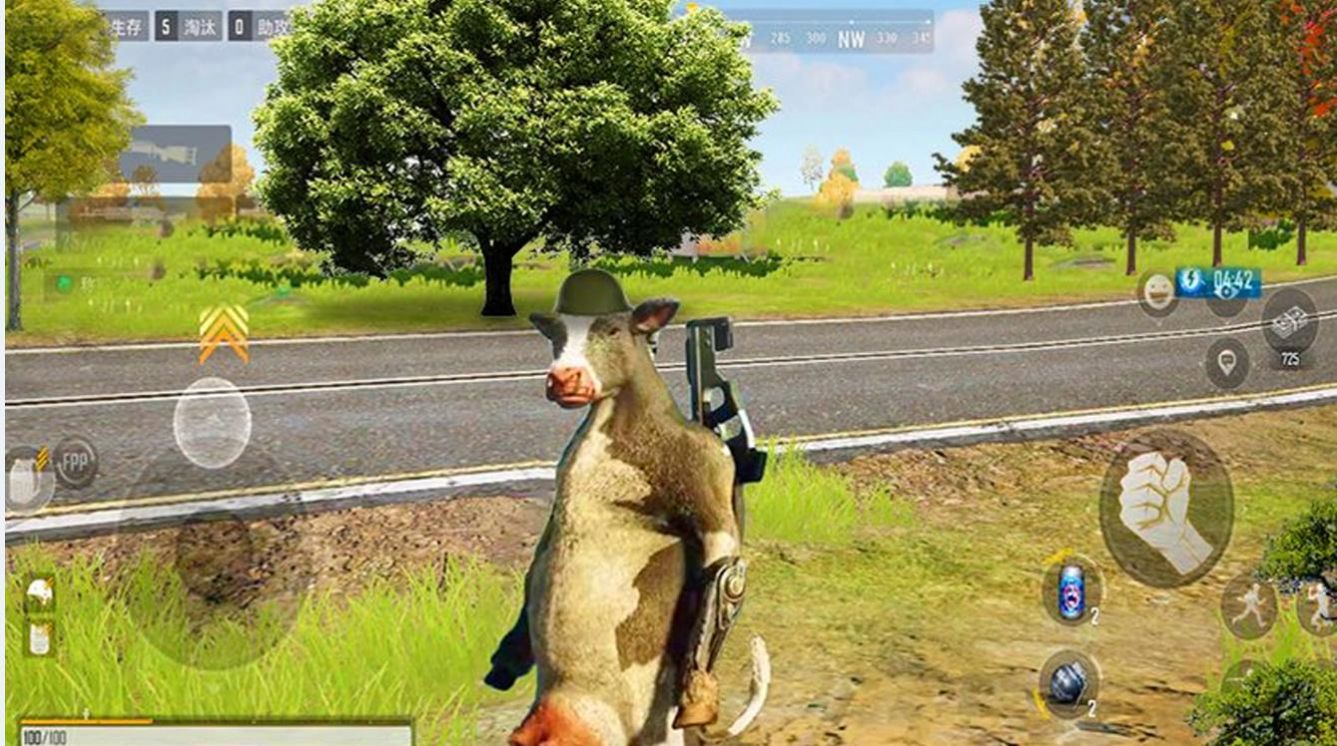Use the energy drink can item
Viewport: 1337px width, 746px height.
pos(1071,592)
